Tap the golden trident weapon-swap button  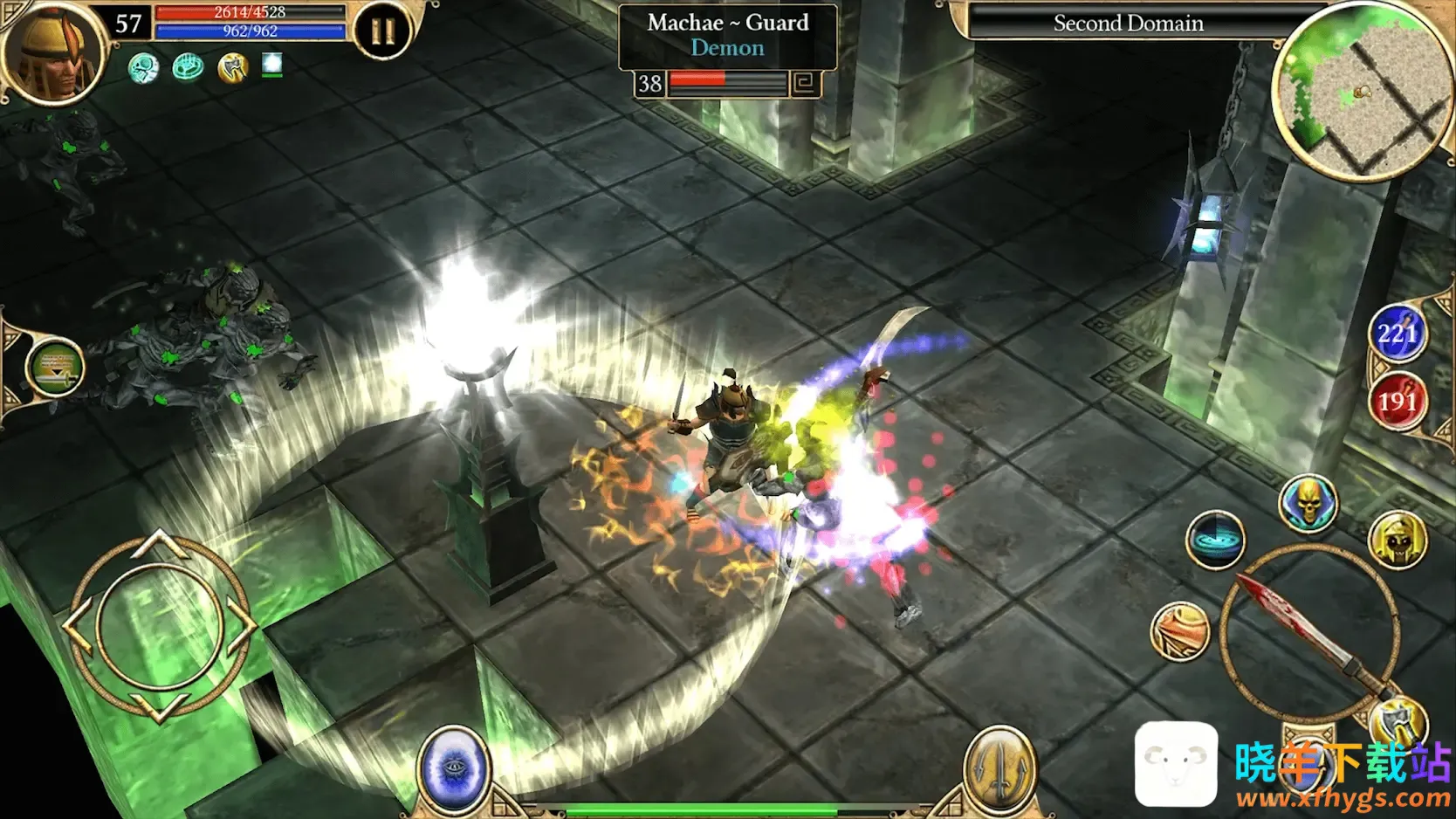point(1000,769)
